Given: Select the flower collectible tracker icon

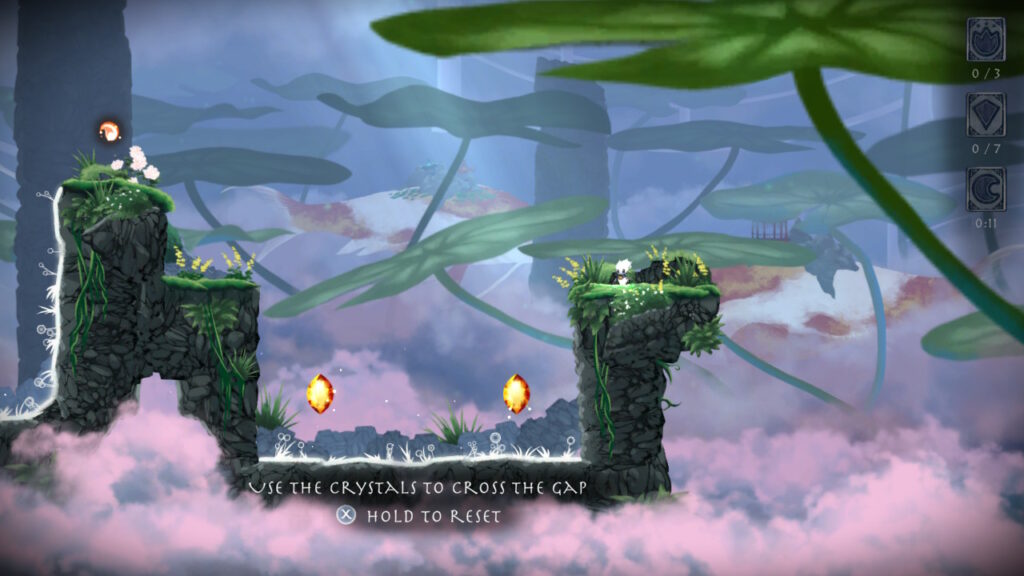Looking at the screenshot, I should [x=985, y=40].
